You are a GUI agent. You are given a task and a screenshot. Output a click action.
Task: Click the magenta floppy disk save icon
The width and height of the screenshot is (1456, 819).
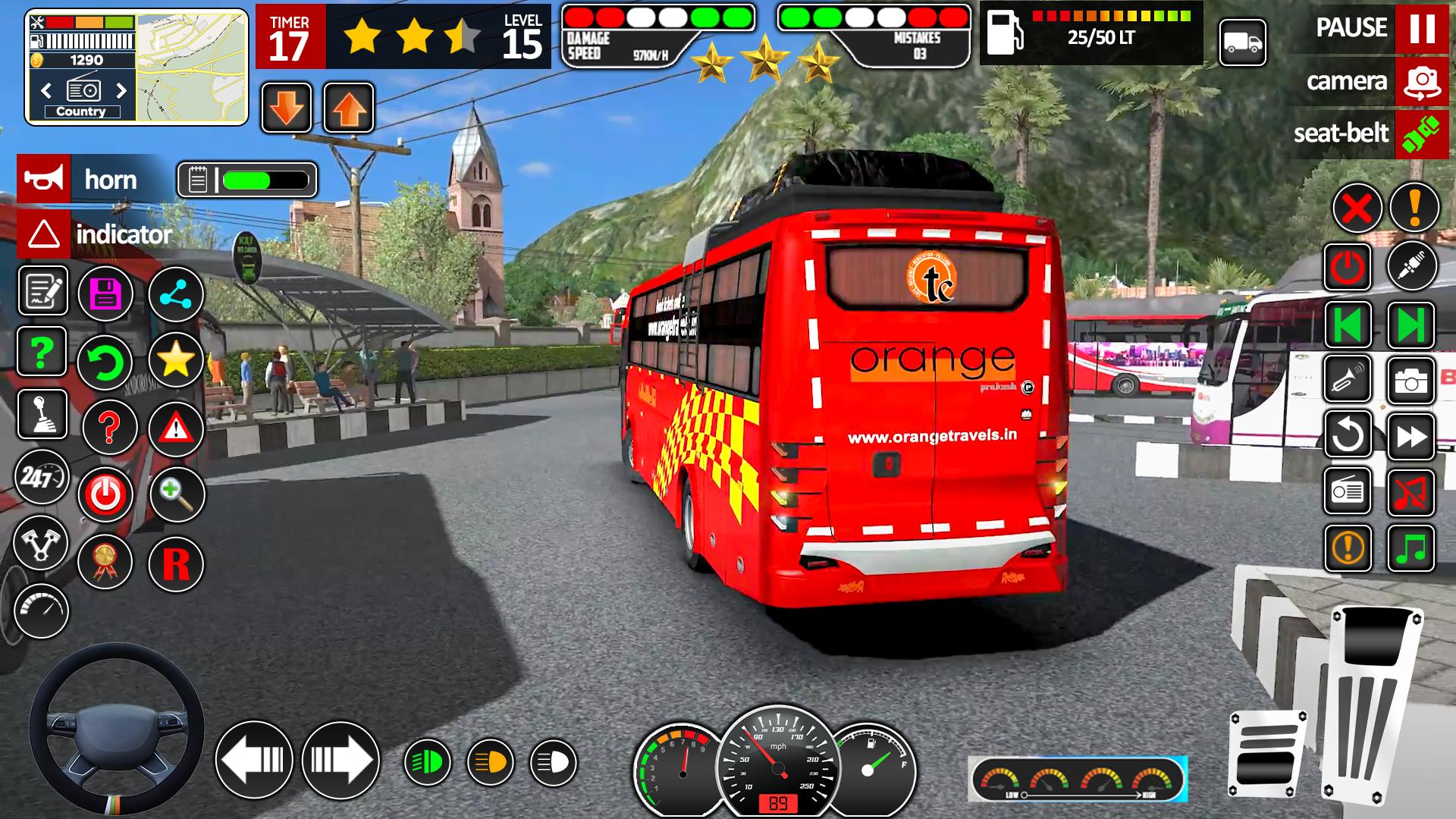pyautogui.click(x=105, y=294)
